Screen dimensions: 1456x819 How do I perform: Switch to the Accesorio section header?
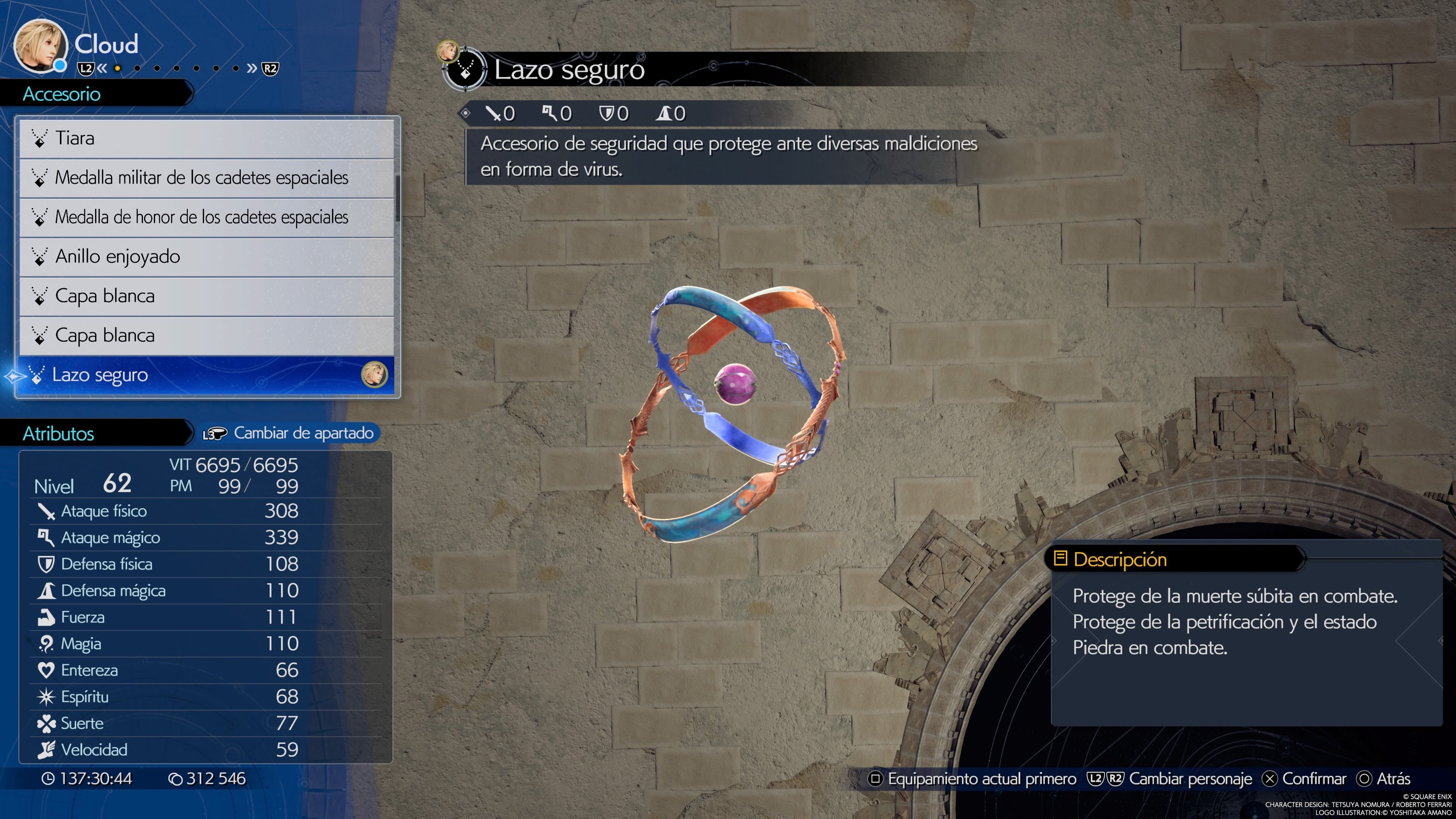(62, 94)
